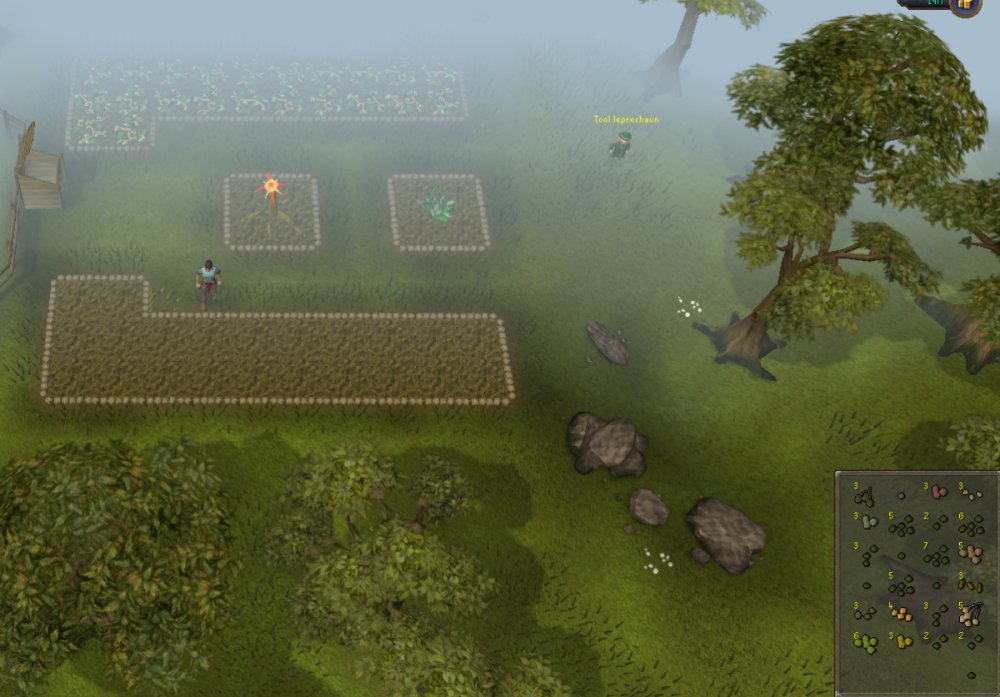Screen dimensions: 1000x697
Task: Select the dark olive seeds with stalk
Action: pos(864,495)
